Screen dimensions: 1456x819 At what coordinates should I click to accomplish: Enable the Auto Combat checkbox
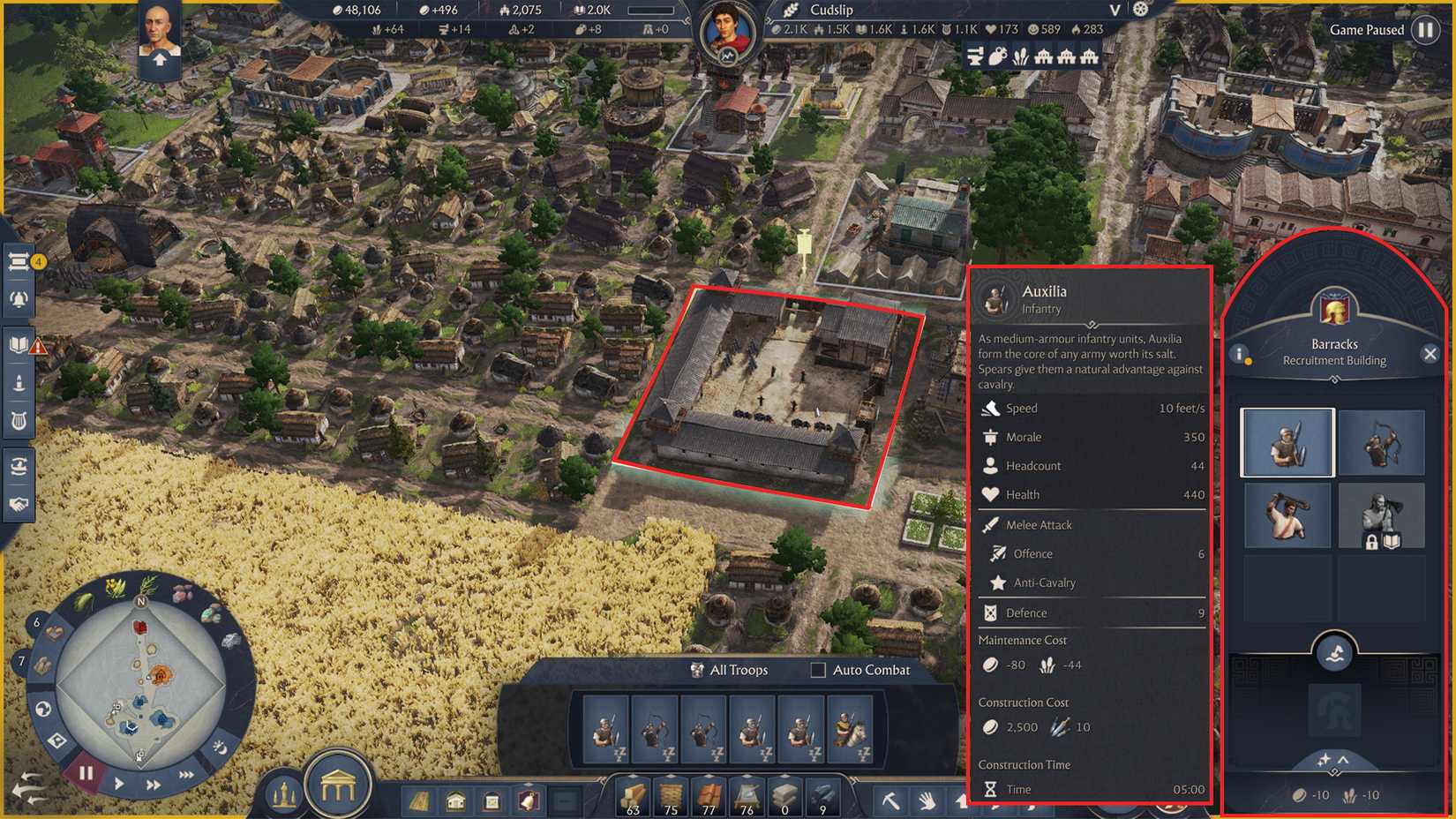817,671
